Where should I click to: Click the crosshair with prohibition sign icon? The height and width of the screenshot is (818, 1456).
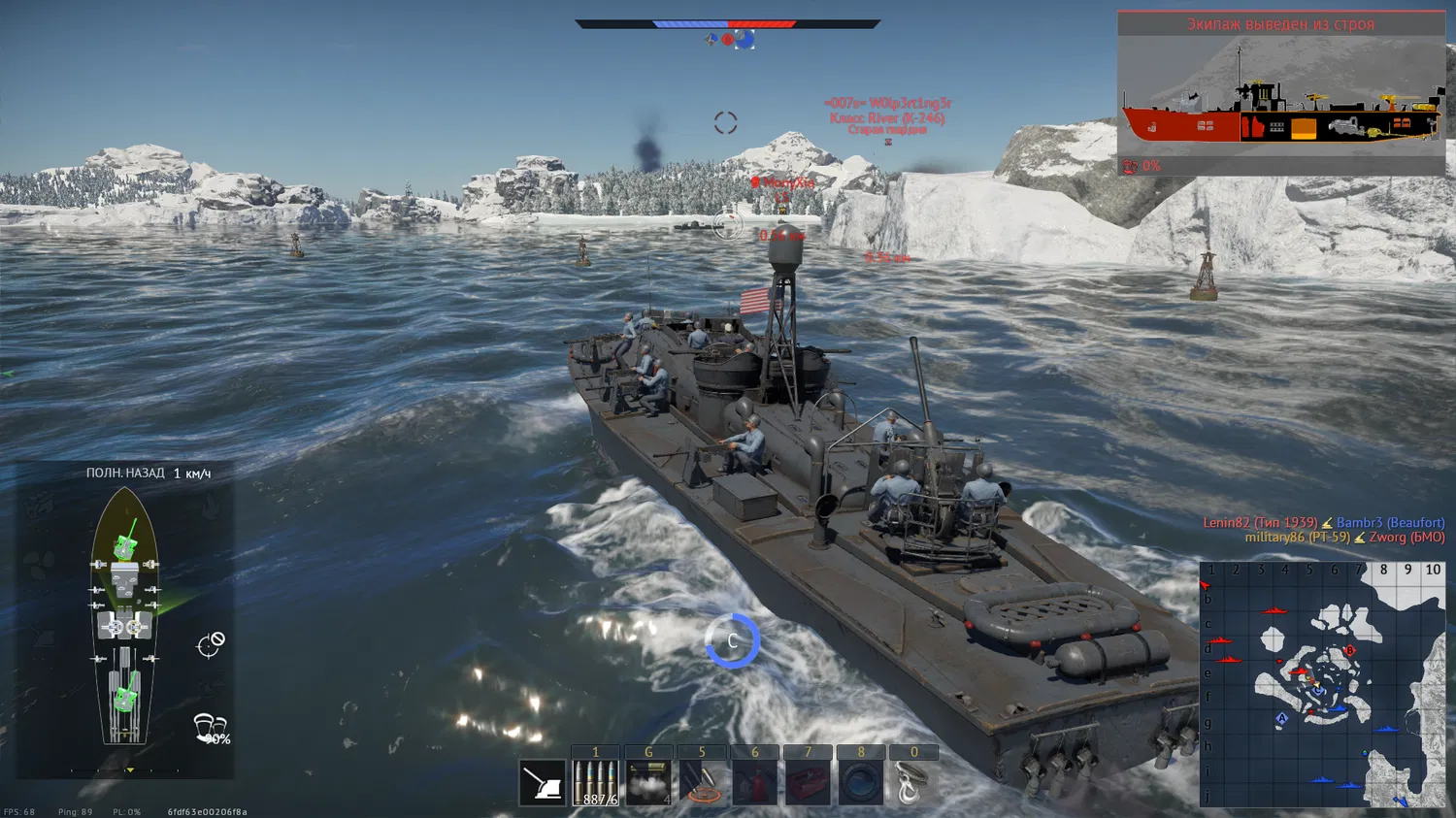click(x=211, y=644)
